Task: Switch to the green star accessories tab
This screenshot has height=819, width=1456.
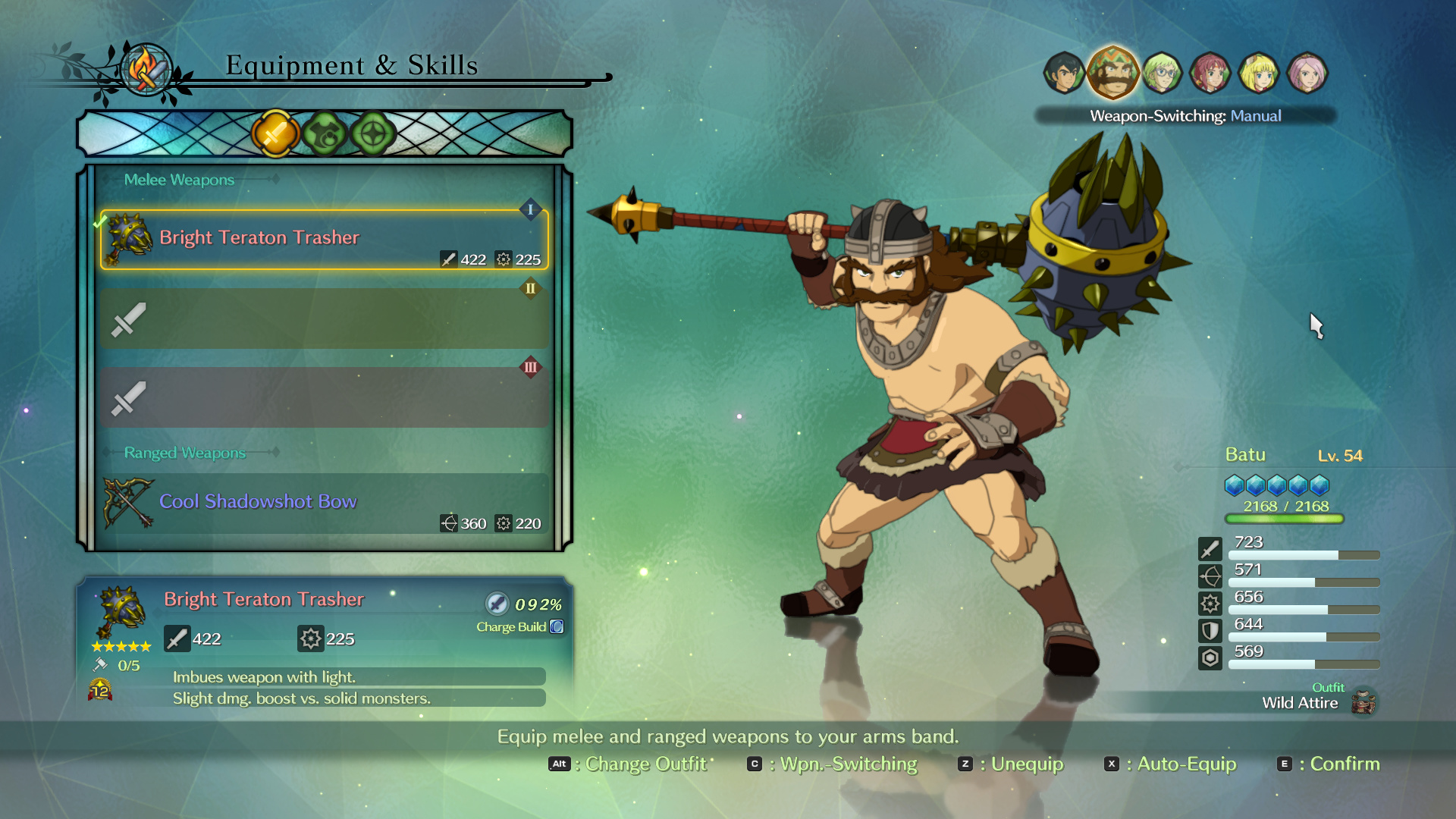Action: pyautogui.click(x=373, y=134)
